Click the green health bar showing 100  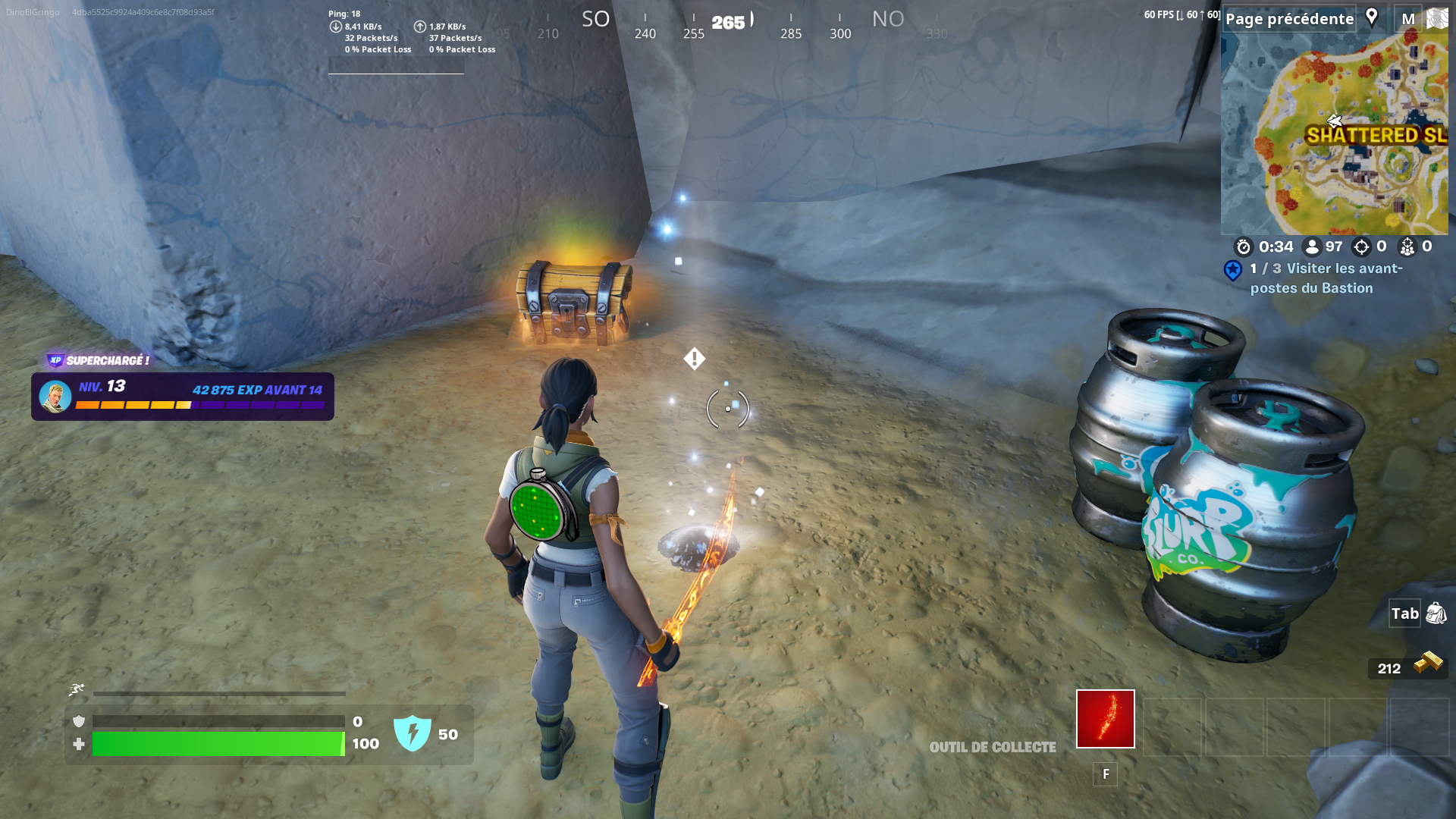coord(216,745)
